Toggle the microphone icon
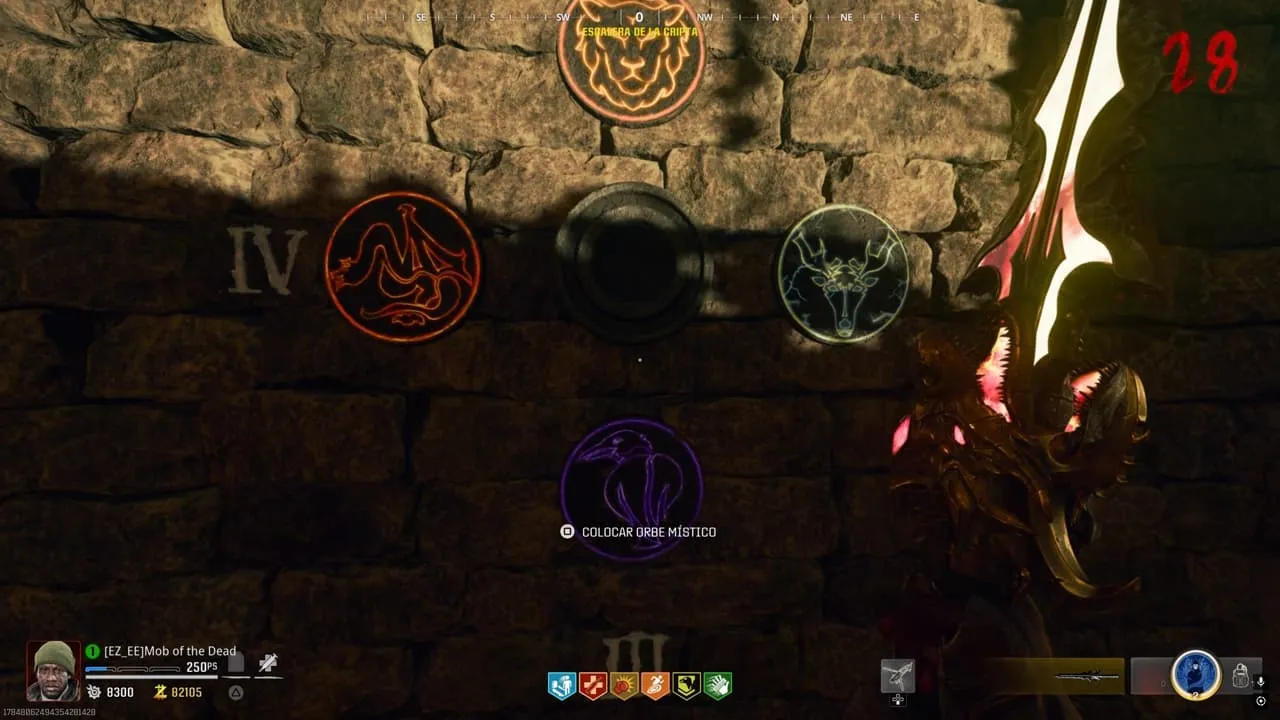Image resolution: width=1280 pixels, height=720 pixels. 1260,682
